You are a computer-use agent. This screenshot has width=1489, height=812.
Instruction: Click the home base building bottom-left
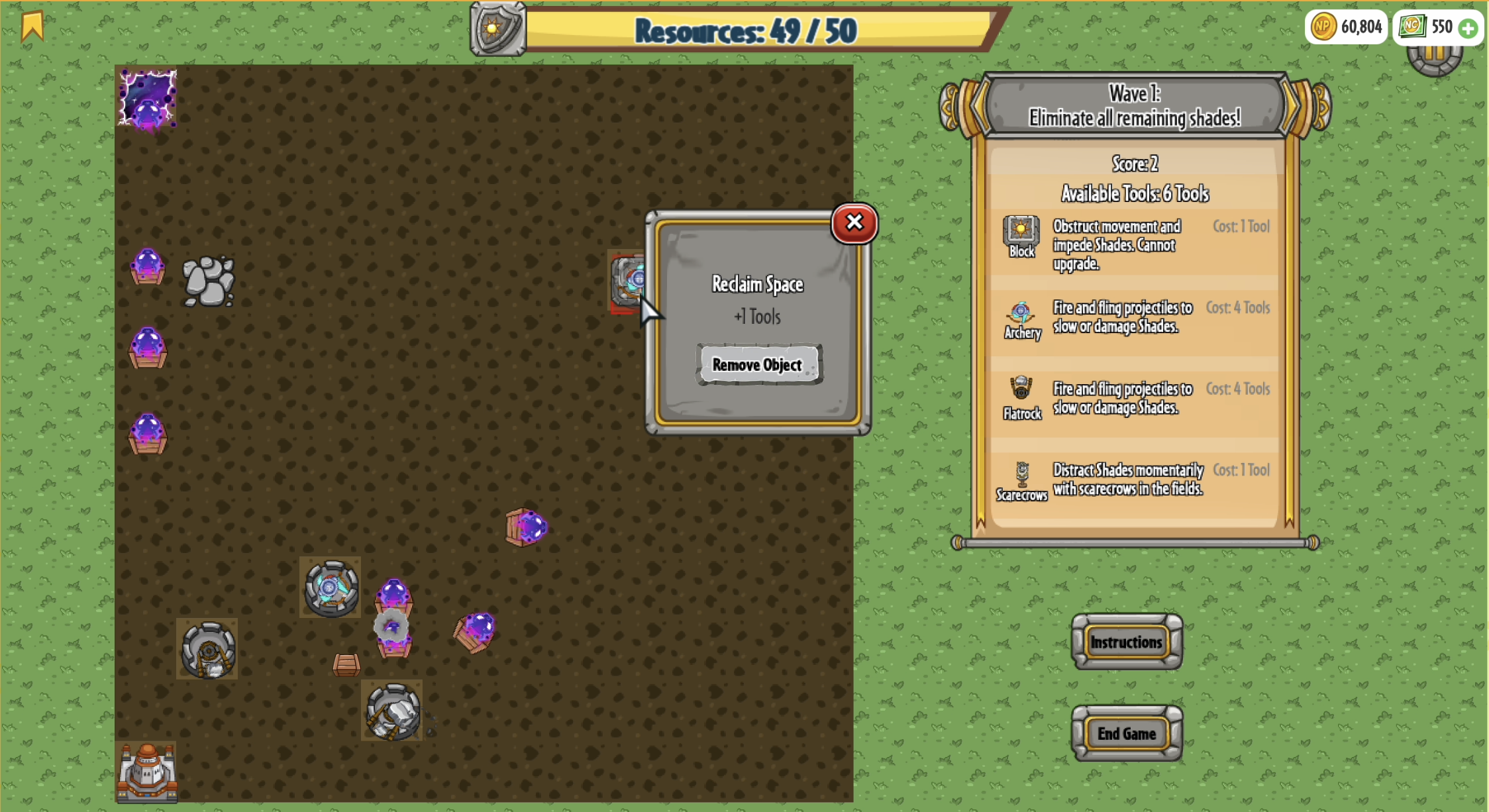[x=147, y=772]
